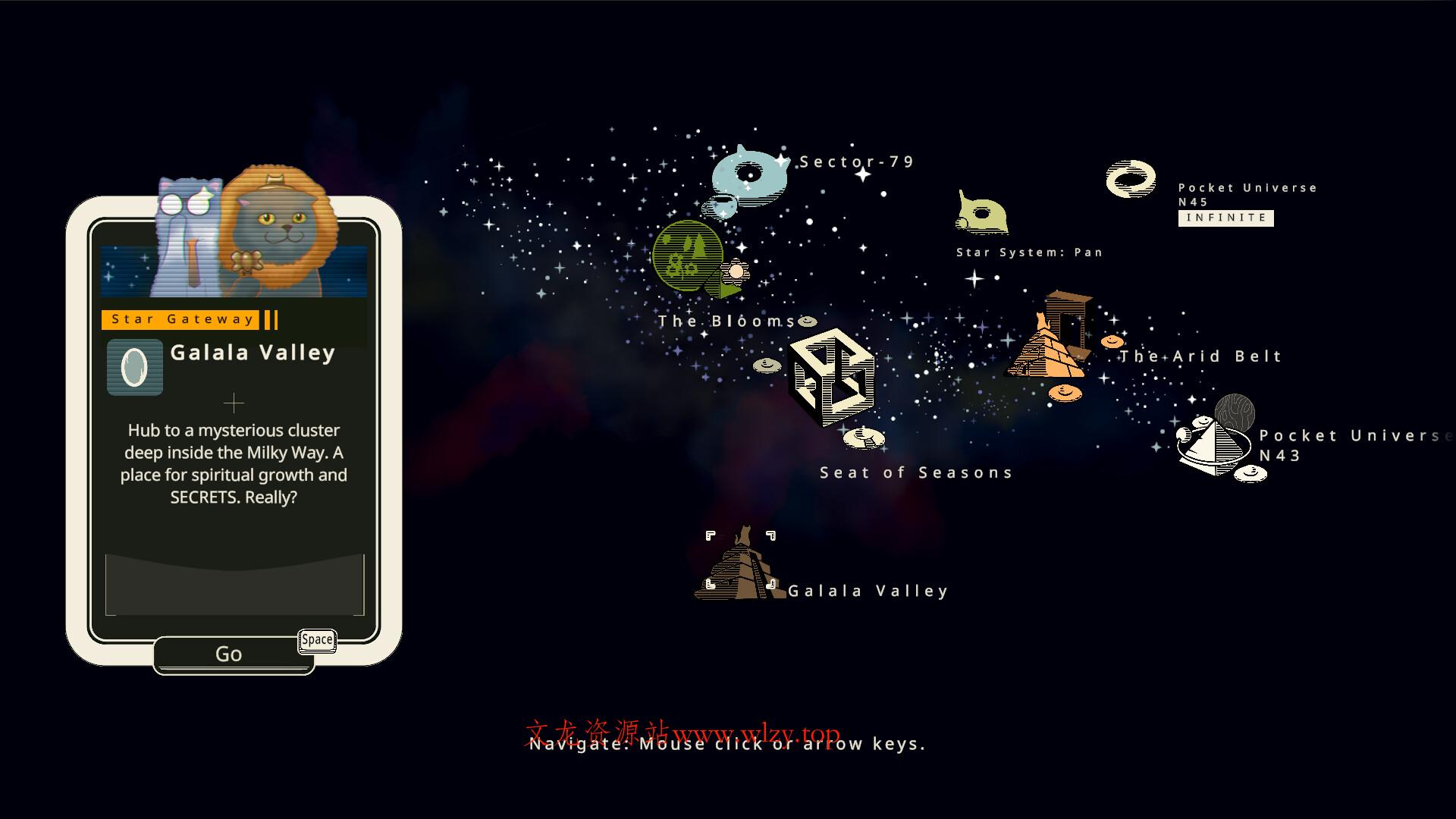Select Pocket Universe N45 ring node

pyautogui.click(x=1131, y=180)
